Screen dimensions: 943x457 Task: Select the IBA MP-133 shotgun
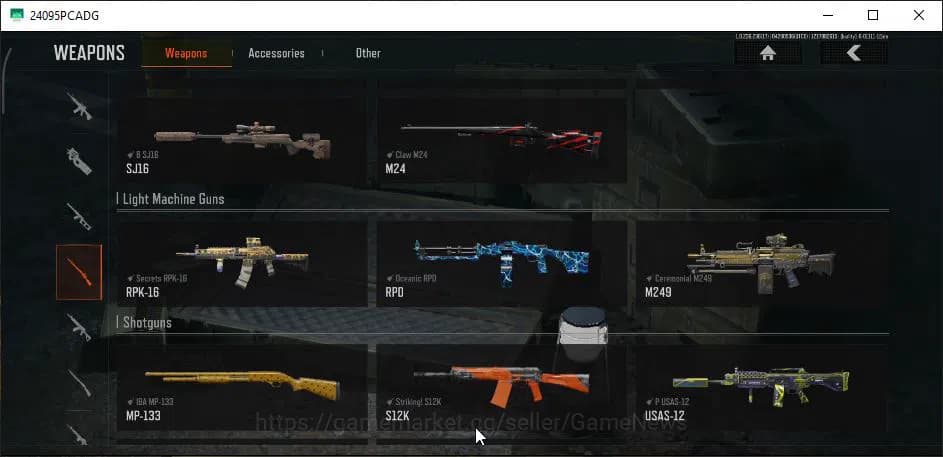(x=242, y=387)
